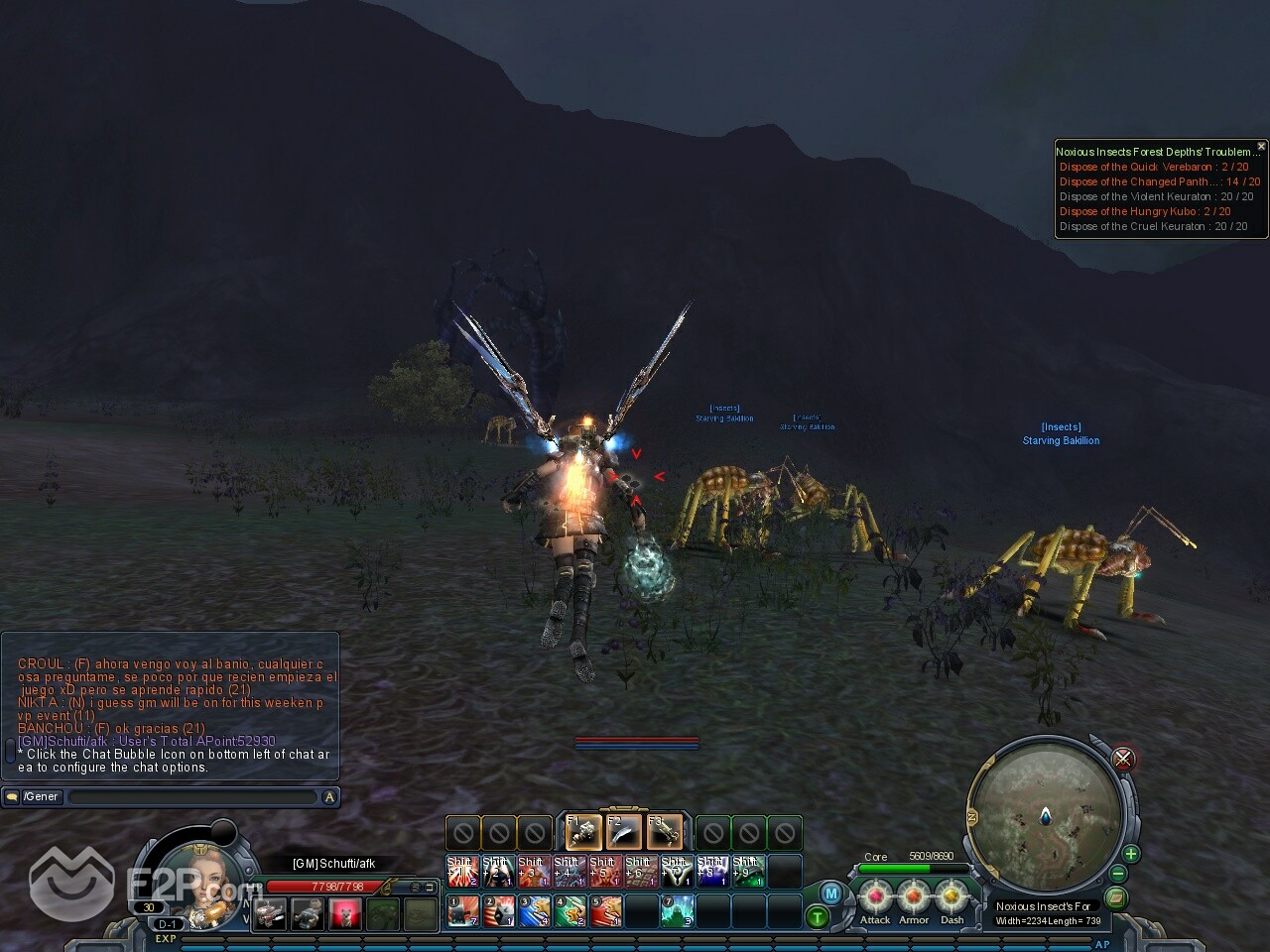Viewport: 1270px width, 952px height.
Task: Close the Noxious Insects quest tracker
Action: pyautogui.click(x=1261, y=146)
